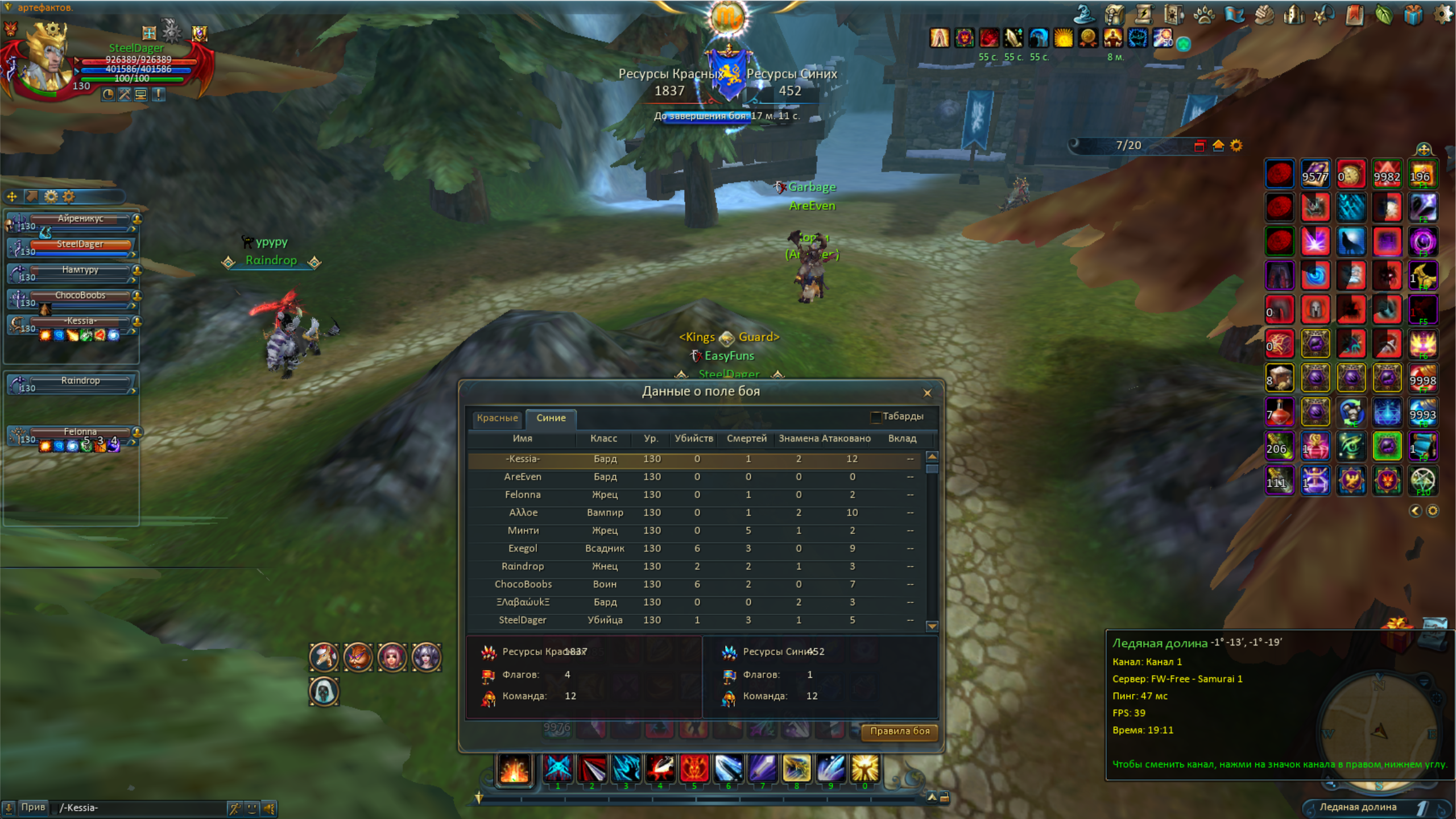This screenshot has width=1456, height=819.
Task: Toggle the Табарды checkbox
Action: 876,417
